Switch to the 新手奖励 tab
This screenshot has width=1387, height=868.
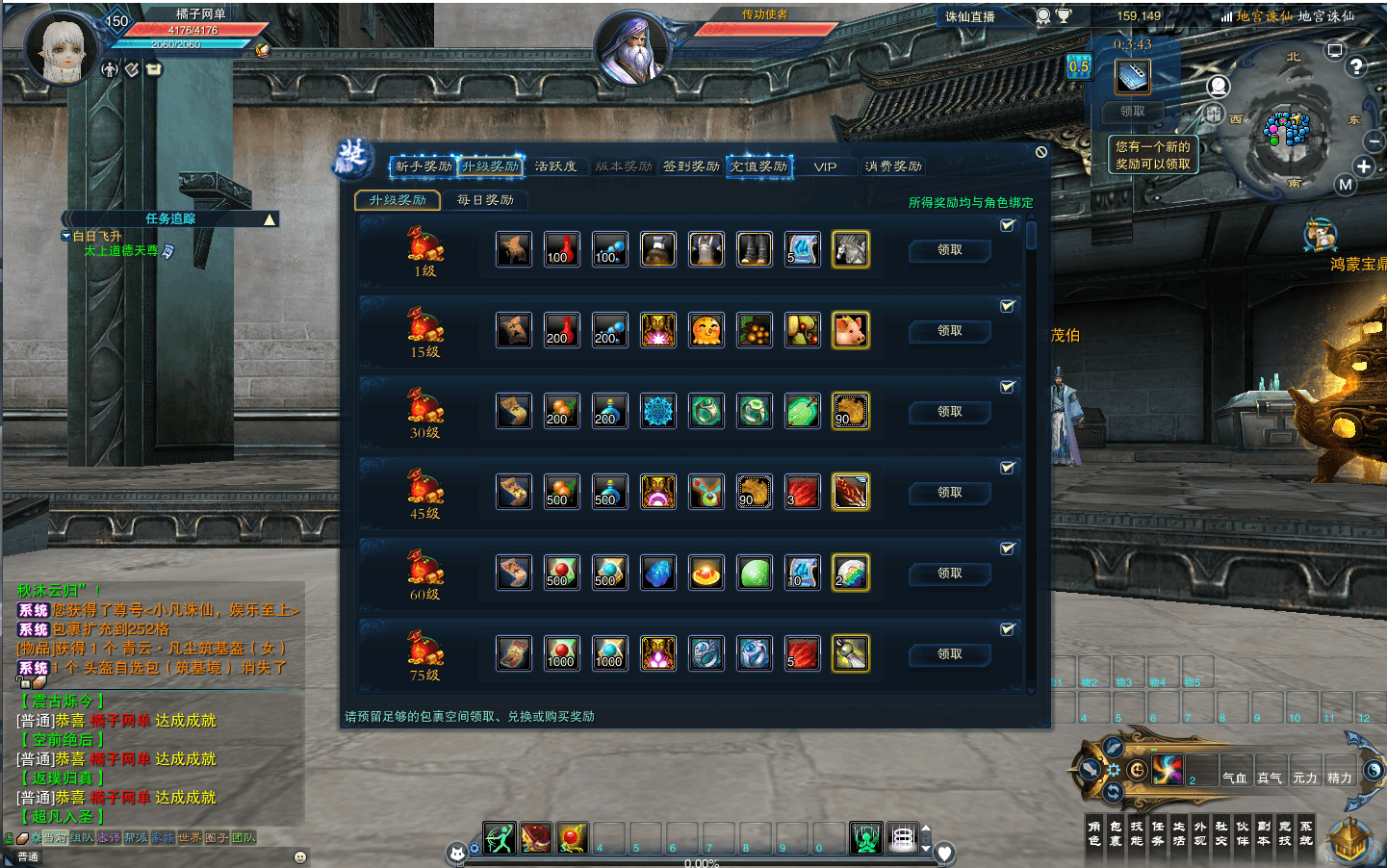click(x=423, y=166)
